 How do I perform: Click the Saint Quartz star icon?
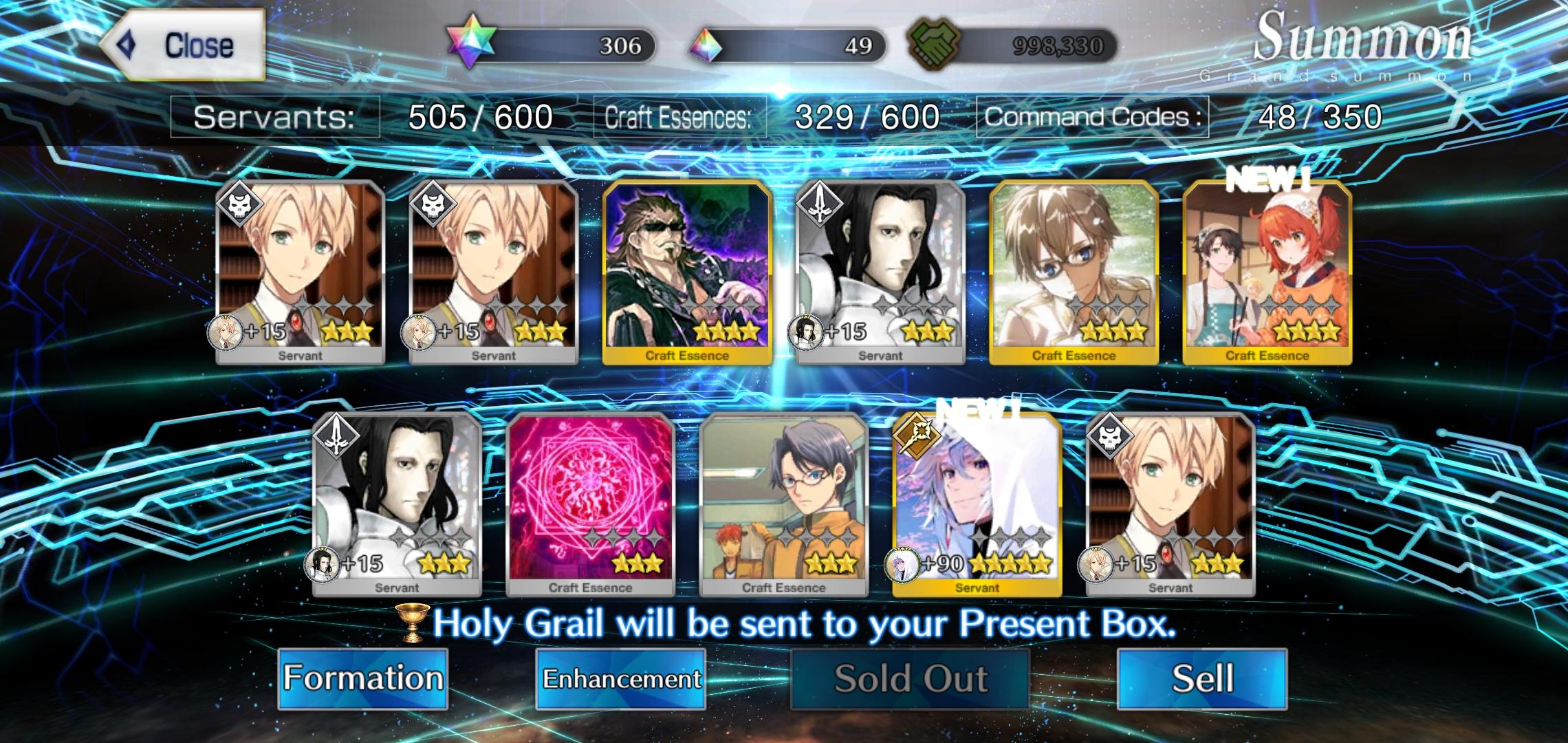click(x=470, y=43)
